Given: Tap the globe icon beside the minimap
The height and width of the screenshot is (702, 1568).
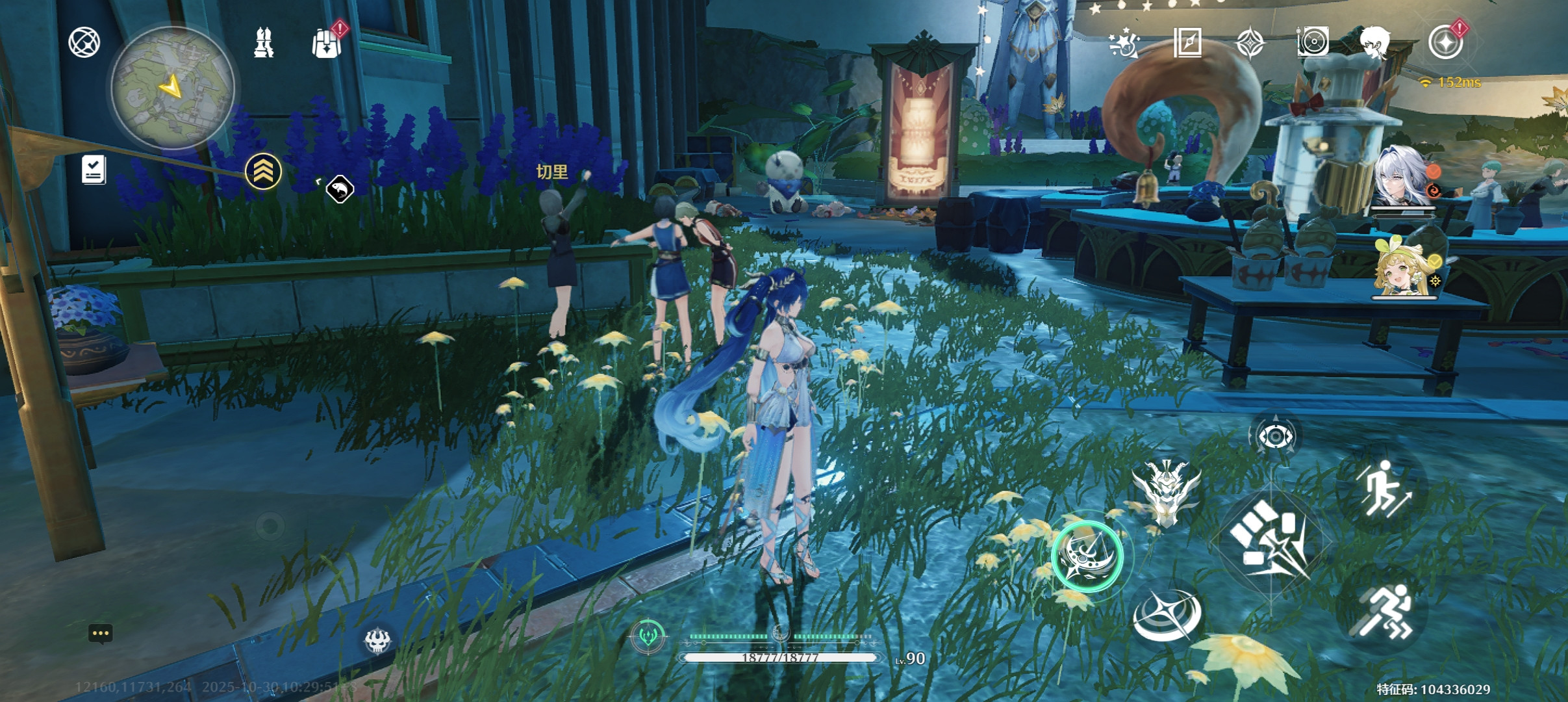Looking at the screenshot, I should coord(84,43).
